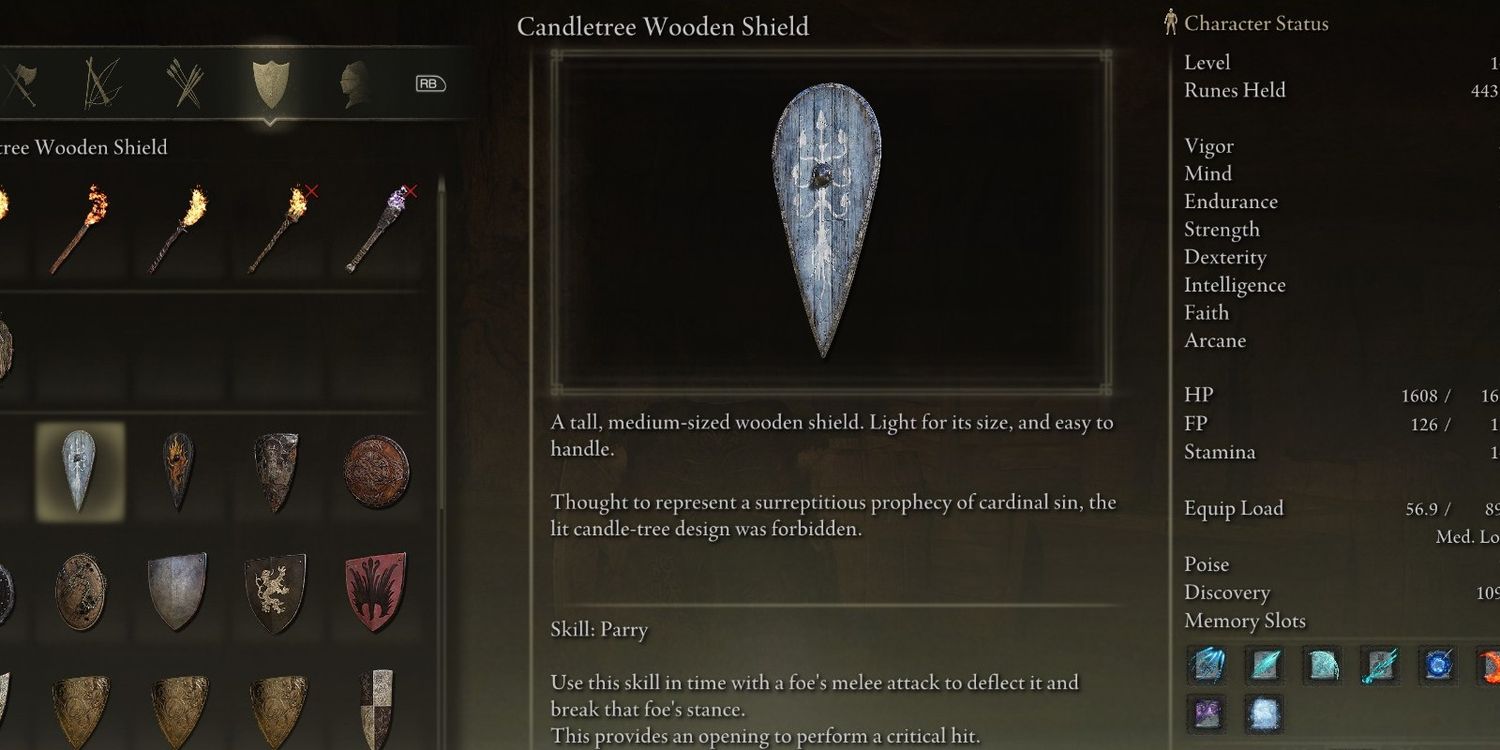
Task: Choose the white frost sorcery memory slot
Action: click(x=1263, y=714)
